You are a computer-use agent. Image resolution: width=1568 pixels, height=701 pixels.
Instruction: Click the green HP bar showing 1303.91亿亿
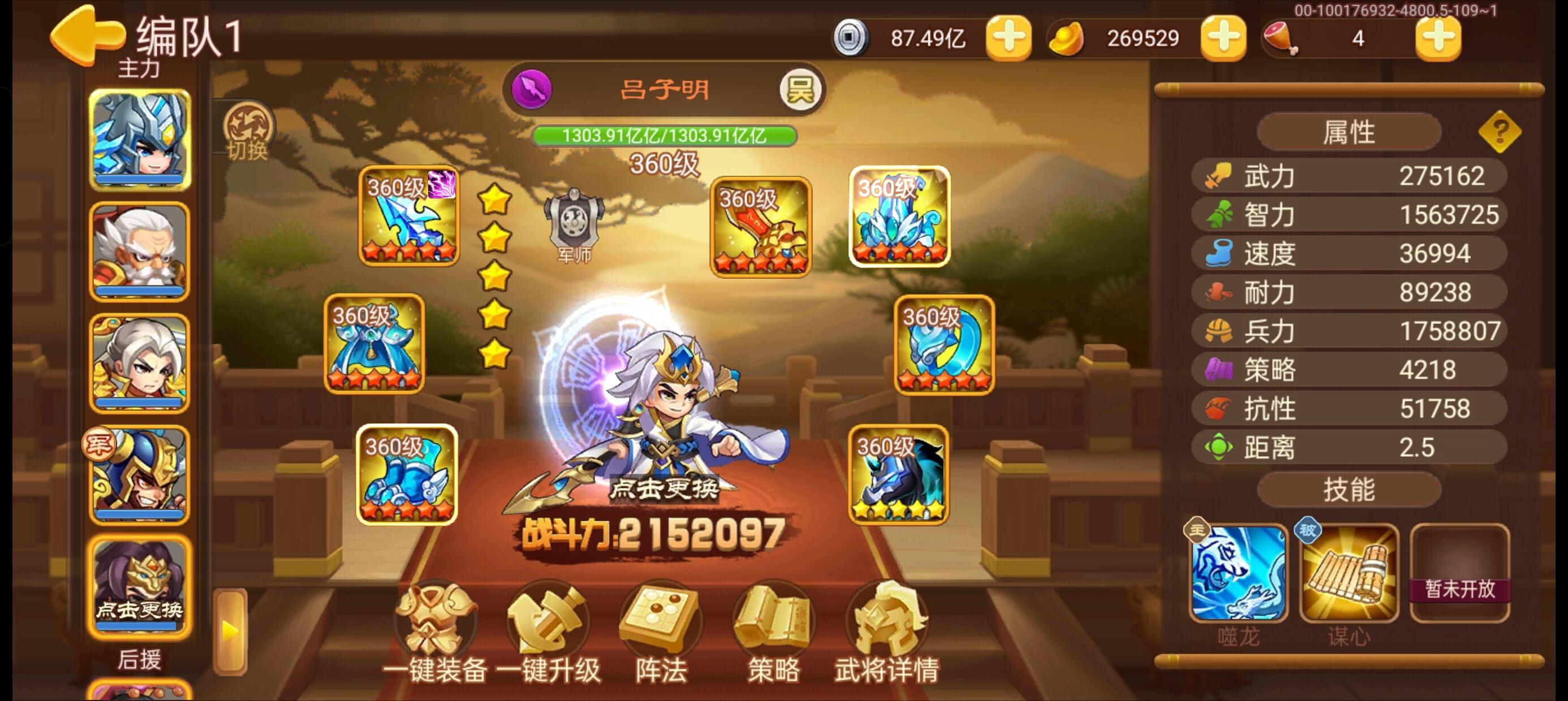coord(664,135)
